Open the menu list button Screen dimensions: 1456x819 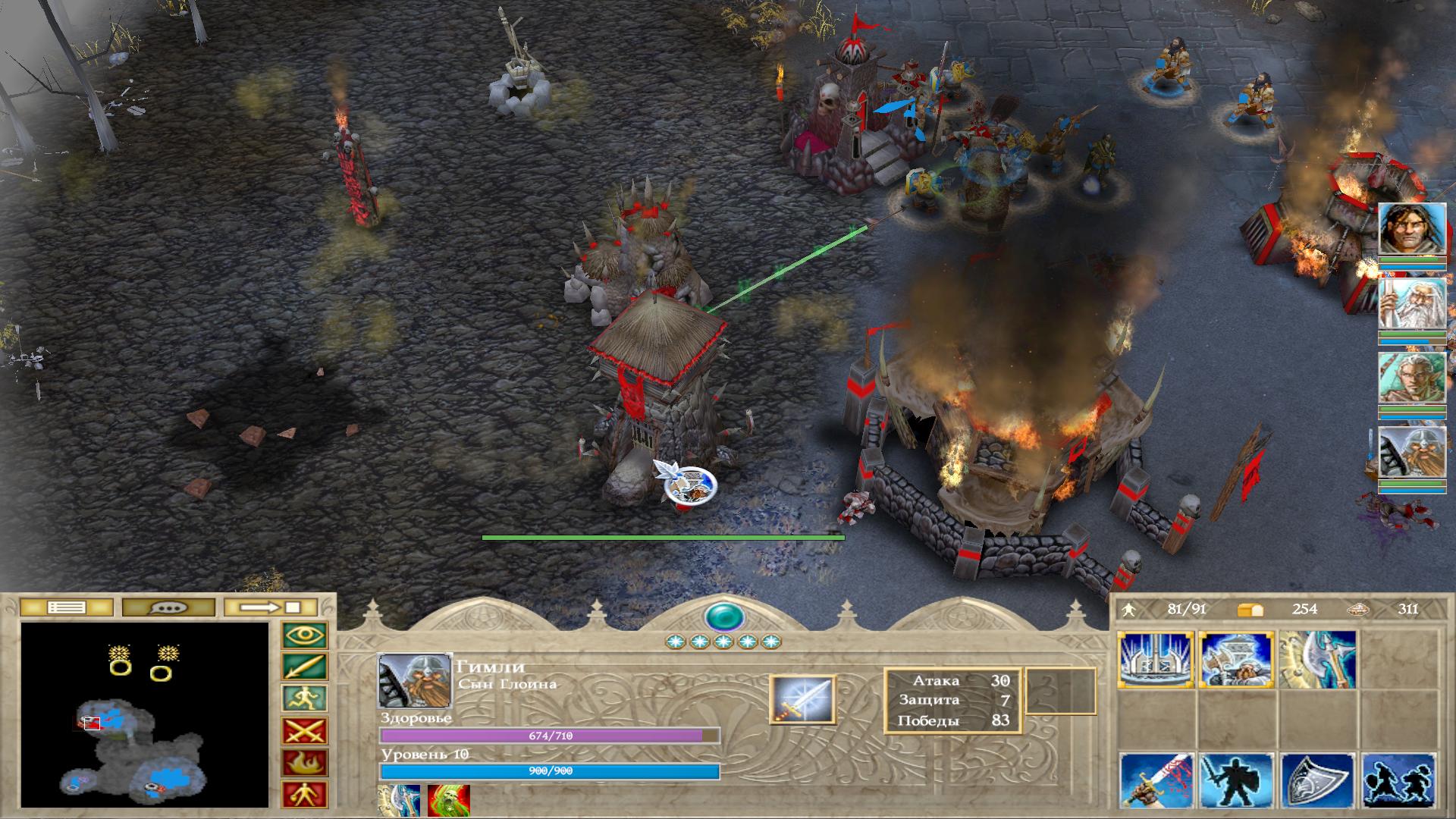coord(66,607)
